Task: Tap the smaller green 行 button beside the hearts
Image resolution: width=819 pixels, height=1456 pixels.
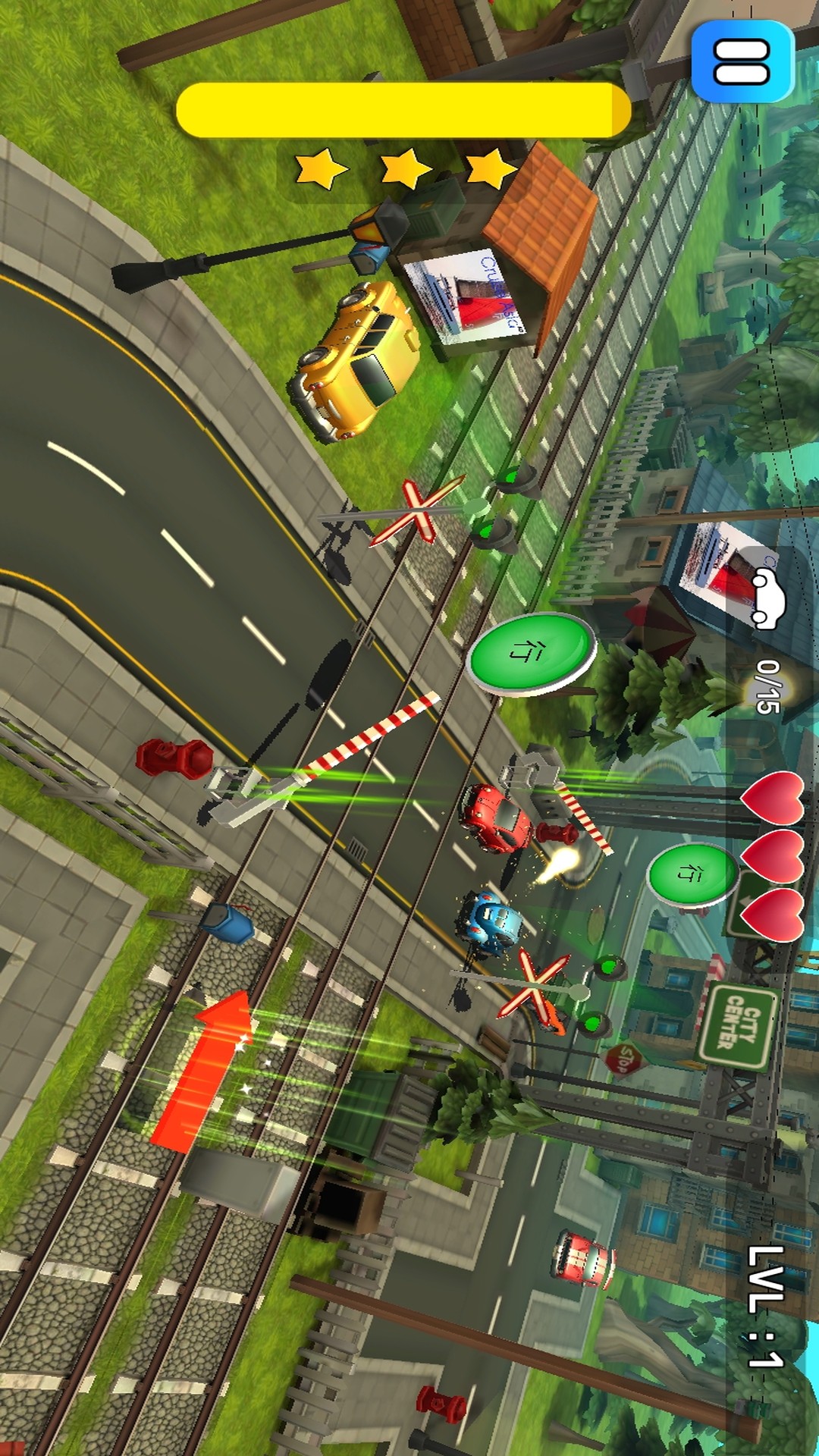Action: (x=691, y=874)
